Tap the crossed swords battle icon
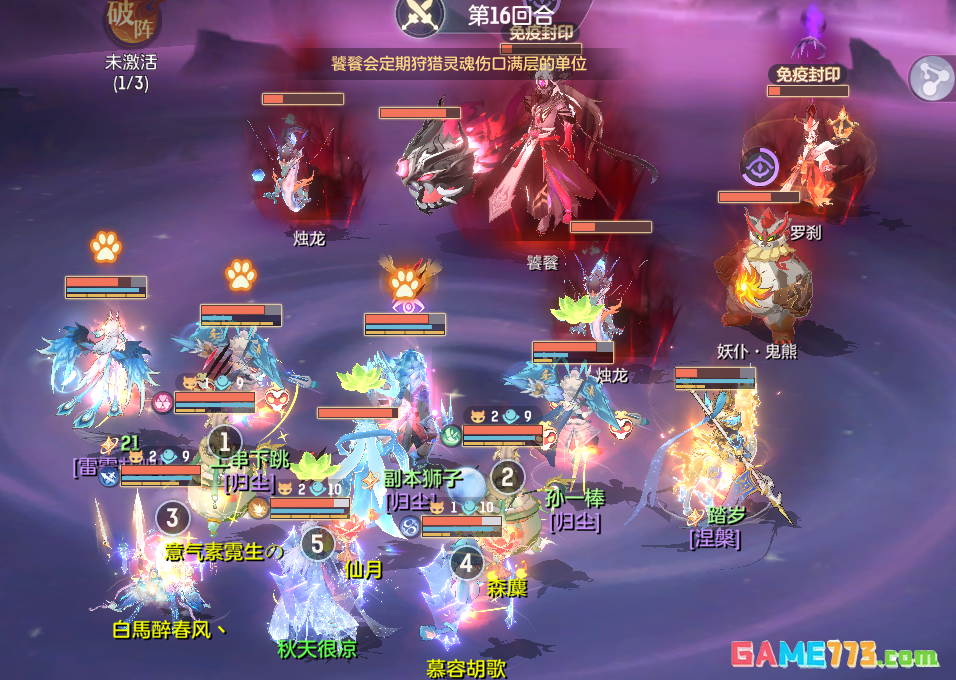The width and height of the screenshot is (956, 680). point(420,14)
